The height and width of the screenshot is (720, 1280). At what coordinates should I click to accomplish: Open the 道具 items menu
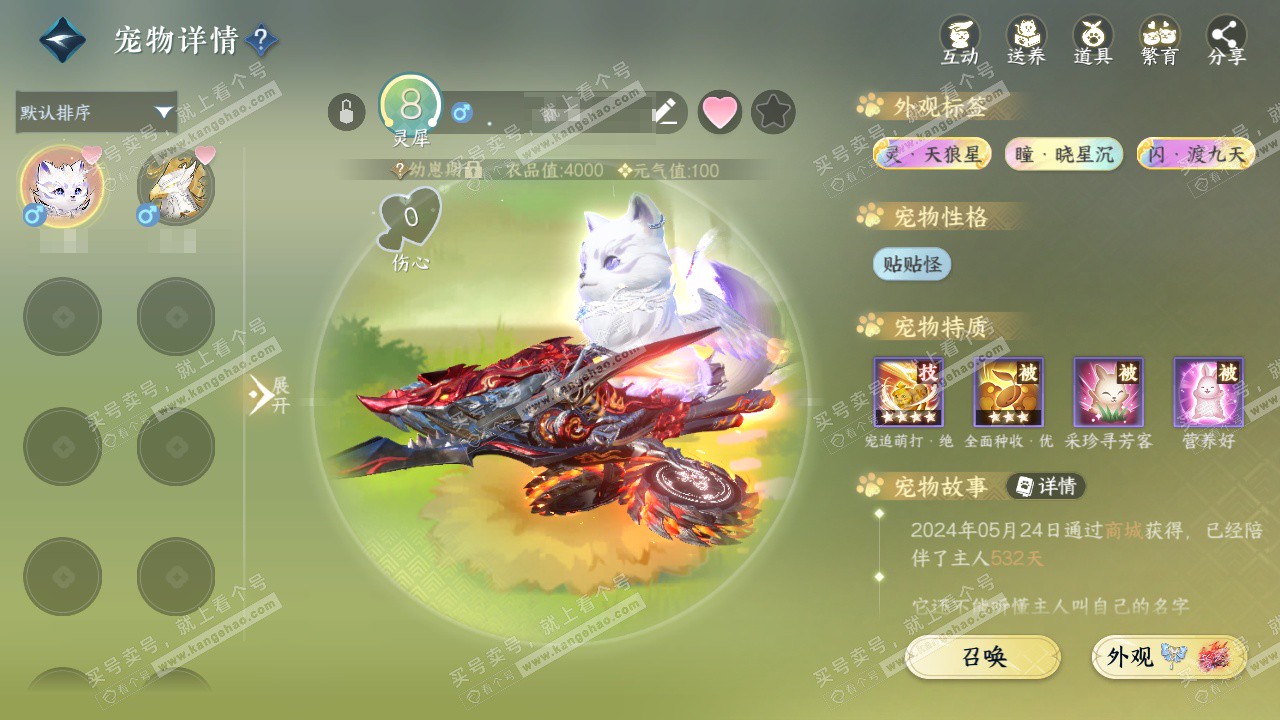click(x=1093, y=41)
